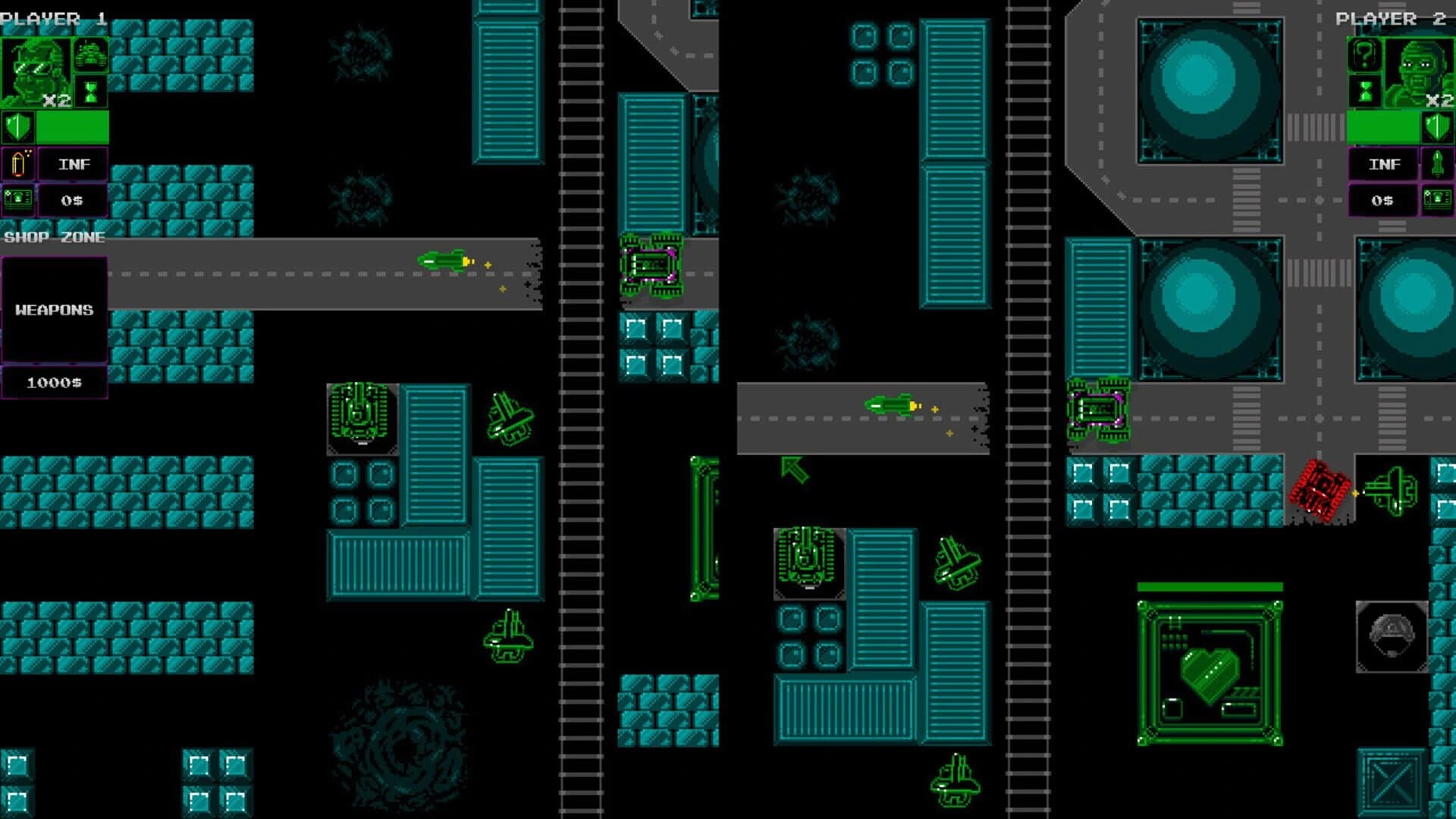Image resolution: width=1456 pixels, height=819 pixels.
Task: Open Player 1's cash register money icon
Action: coord(19,199)
